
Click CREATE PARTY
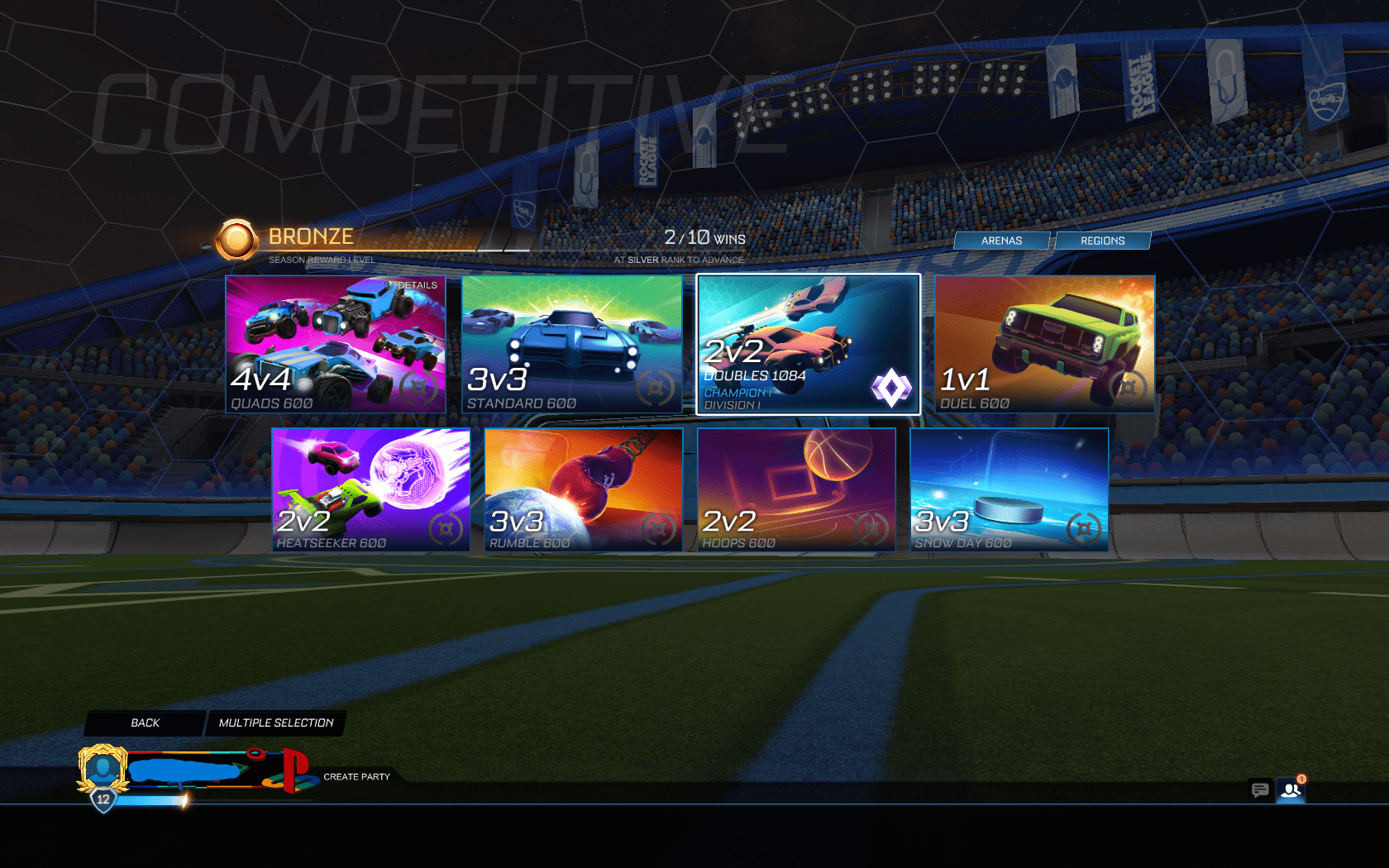pyautogui.click(x=356, y=777)
